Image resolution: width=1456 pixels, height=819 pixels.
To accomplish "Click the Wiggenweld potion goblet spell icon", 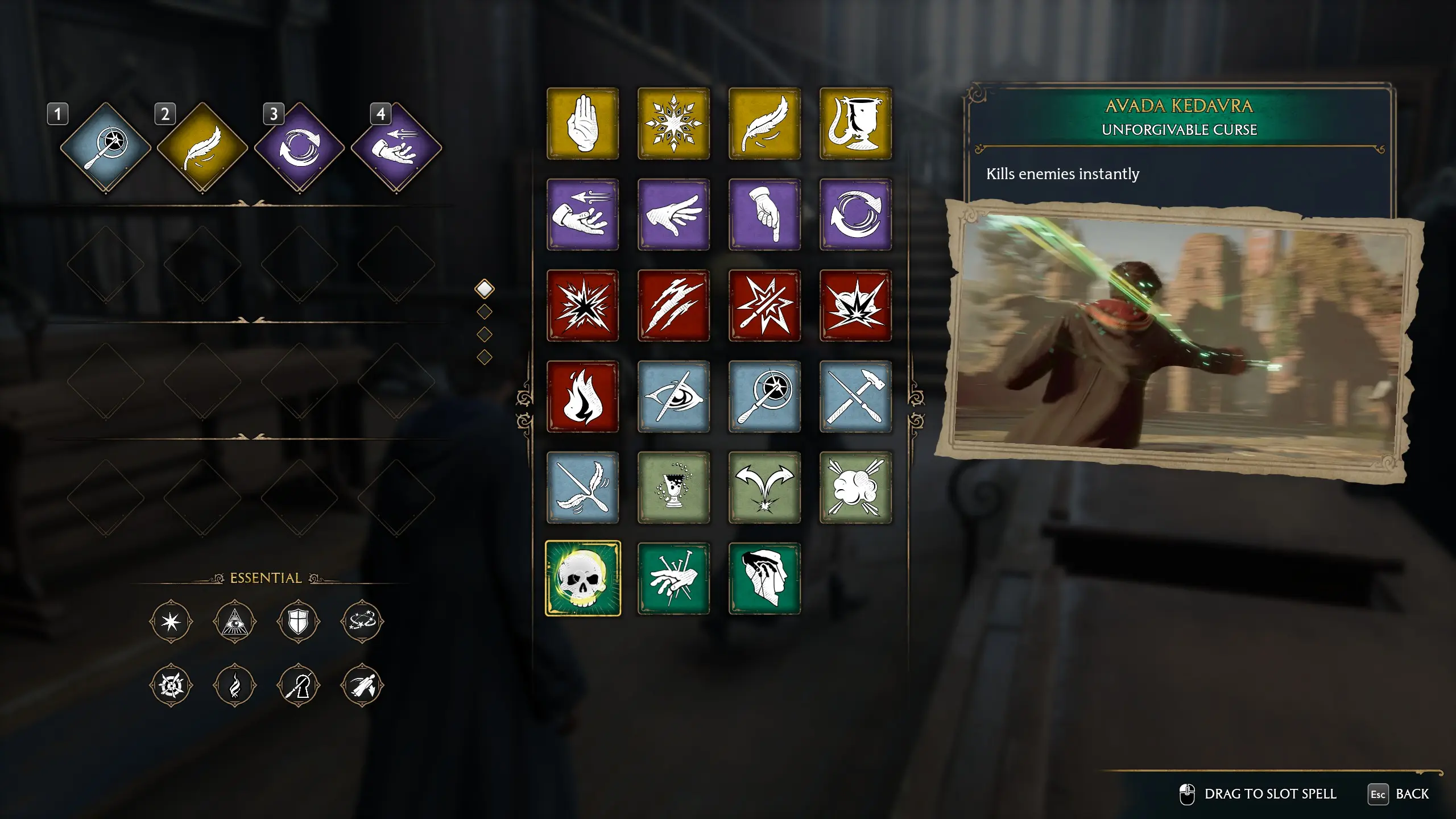I will (674, 488).
